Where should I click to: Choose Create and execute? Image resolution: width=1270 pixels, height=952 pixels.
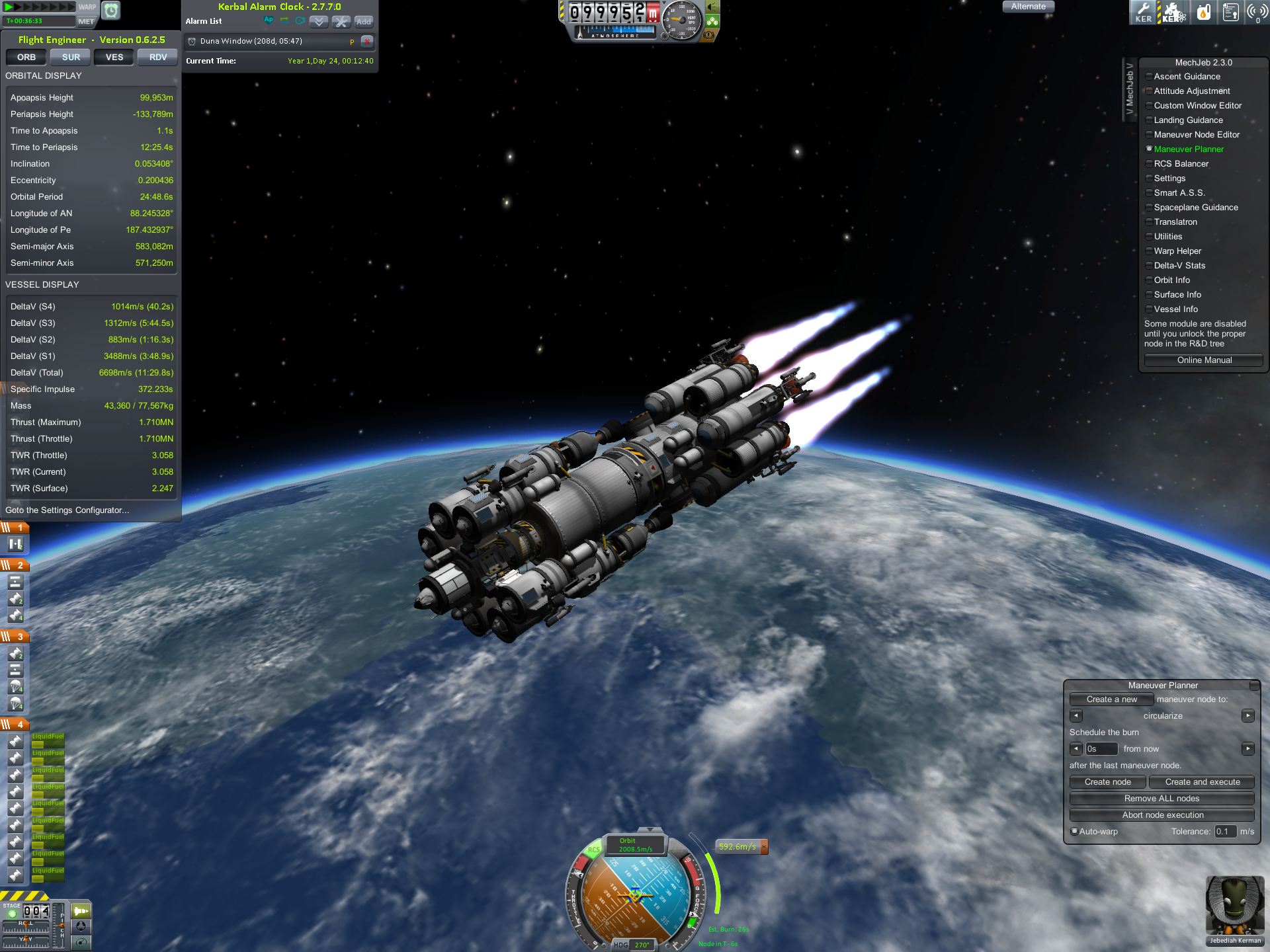[x=1202, y=782]
